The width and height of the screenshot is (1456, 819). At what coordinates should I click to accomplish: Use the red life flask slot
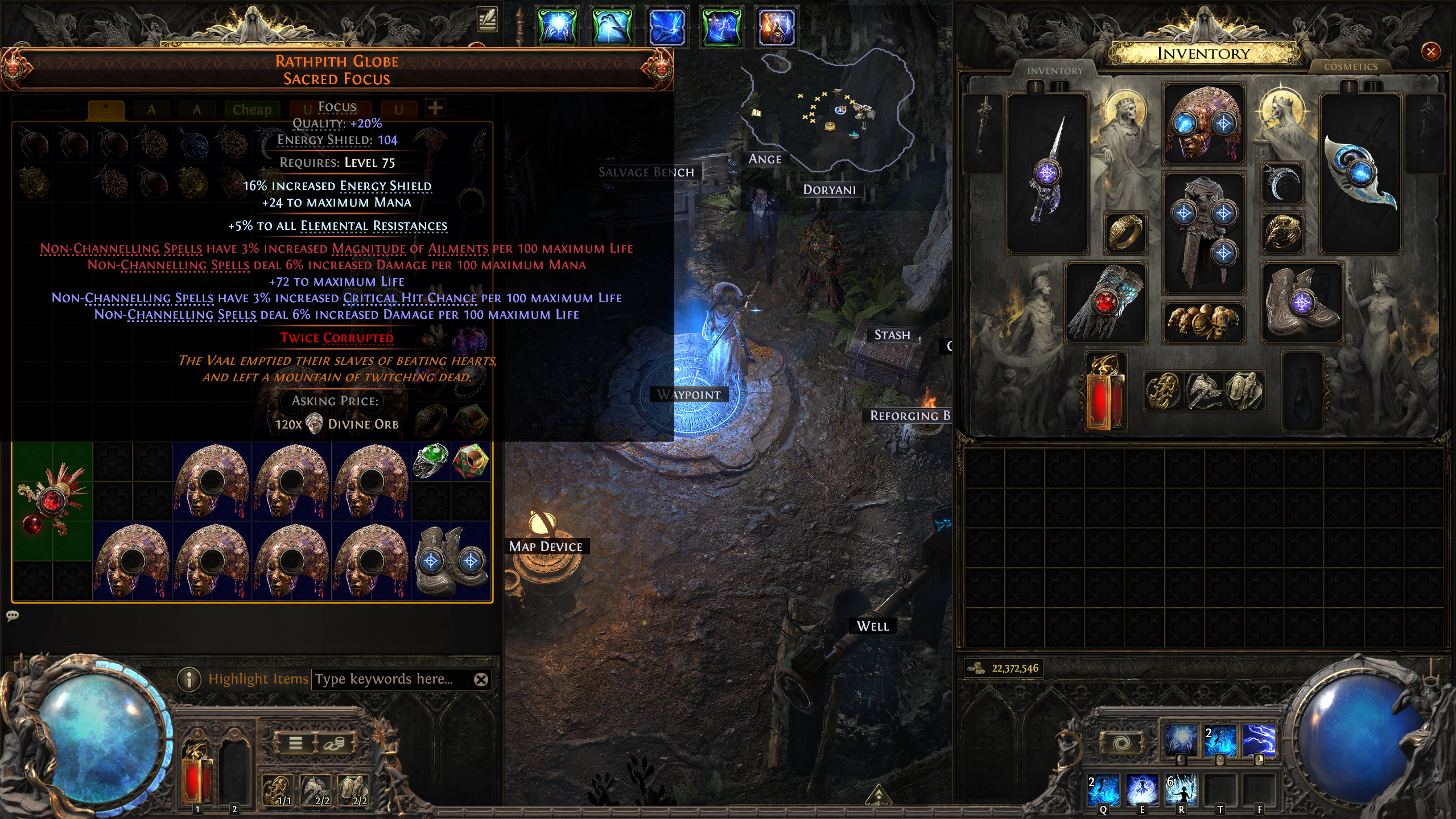(197, 774)
